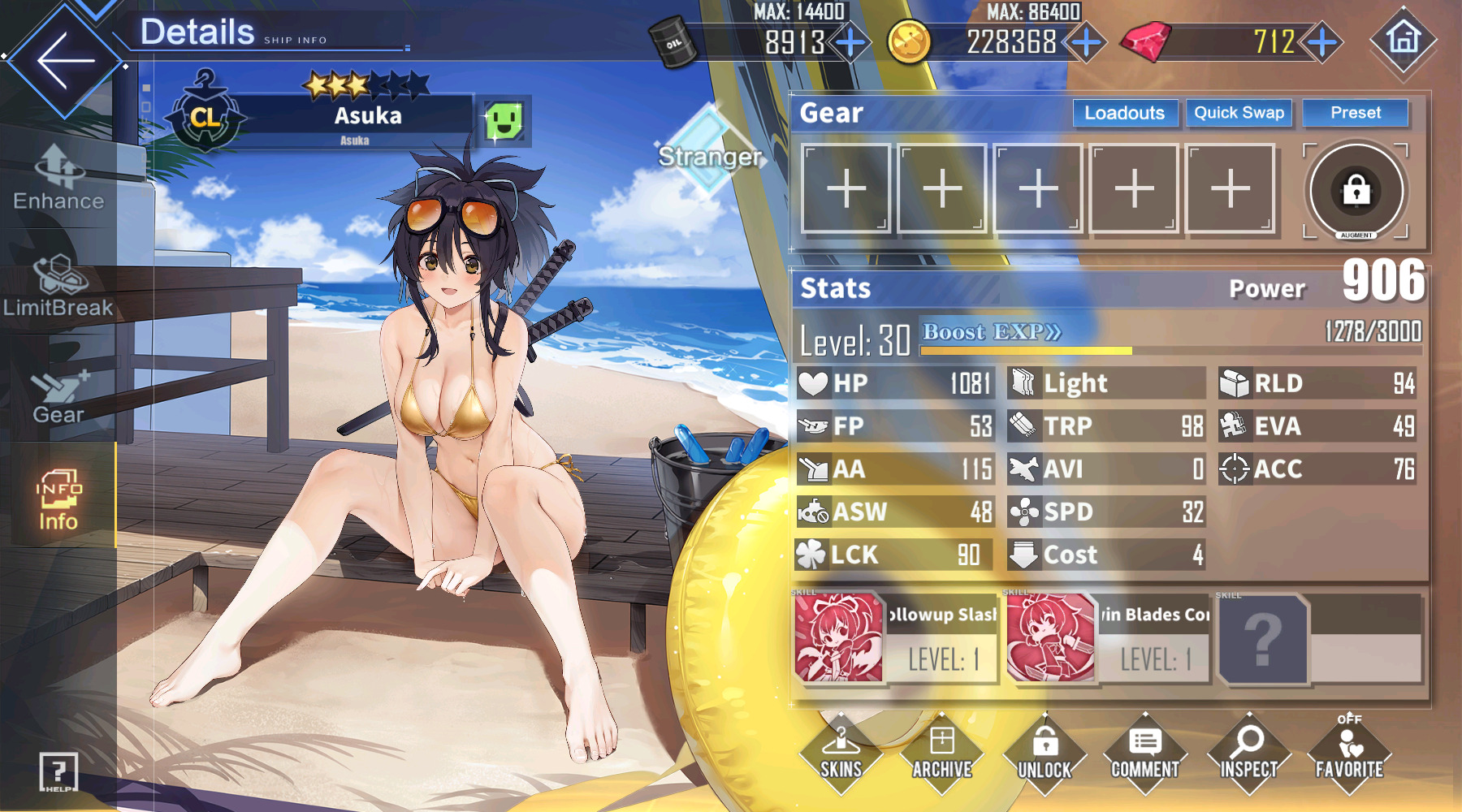
Task: Select the locked Augment slot
Action: (x=1356, y=191)
